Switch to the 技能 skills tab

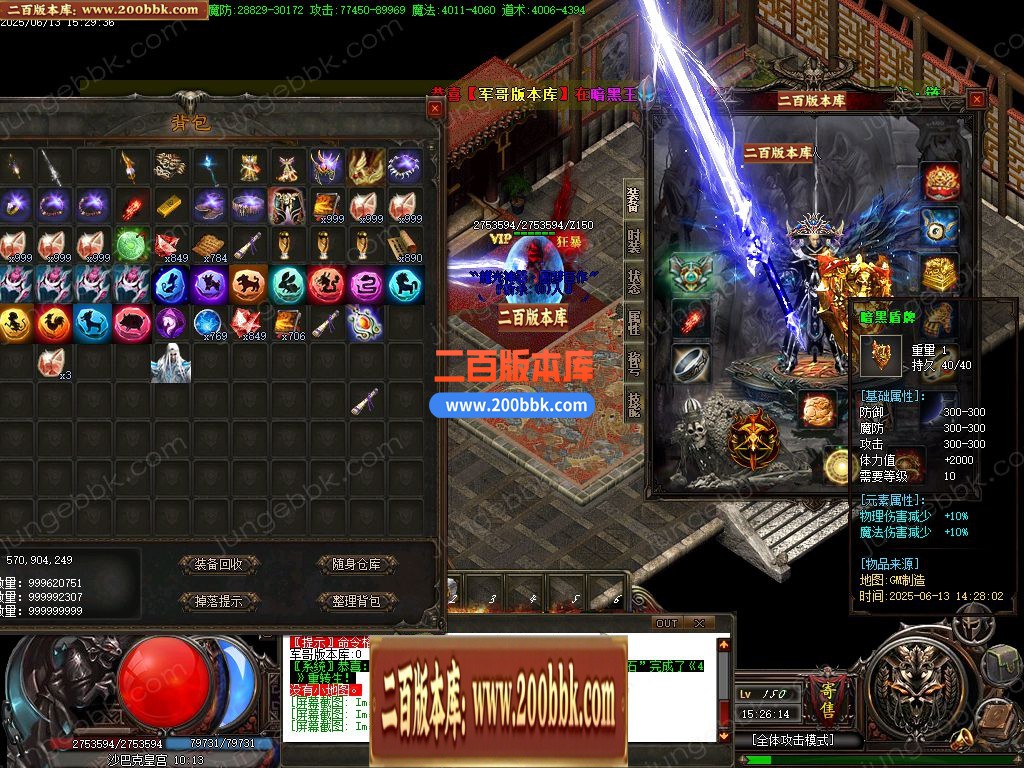click(x=634, y=404)
